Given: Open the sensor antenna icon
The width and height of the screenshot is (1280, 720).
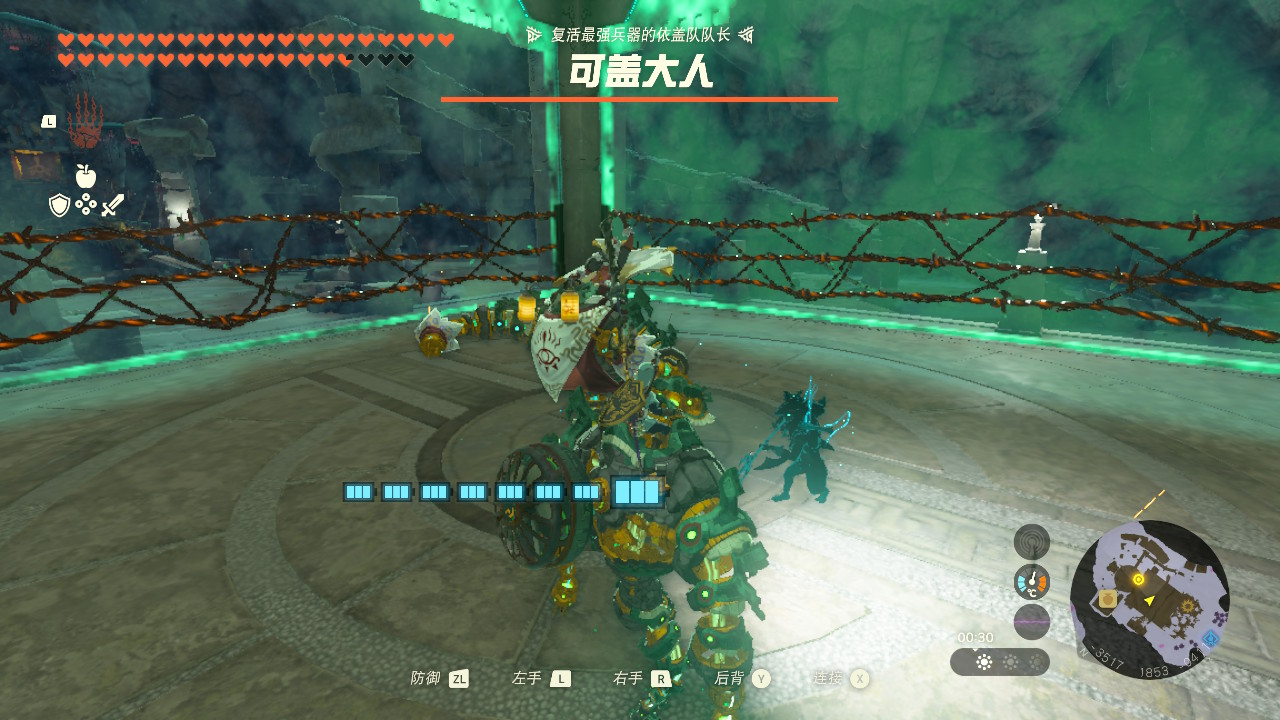Looking at the screenshot, I should (1031, 542).
